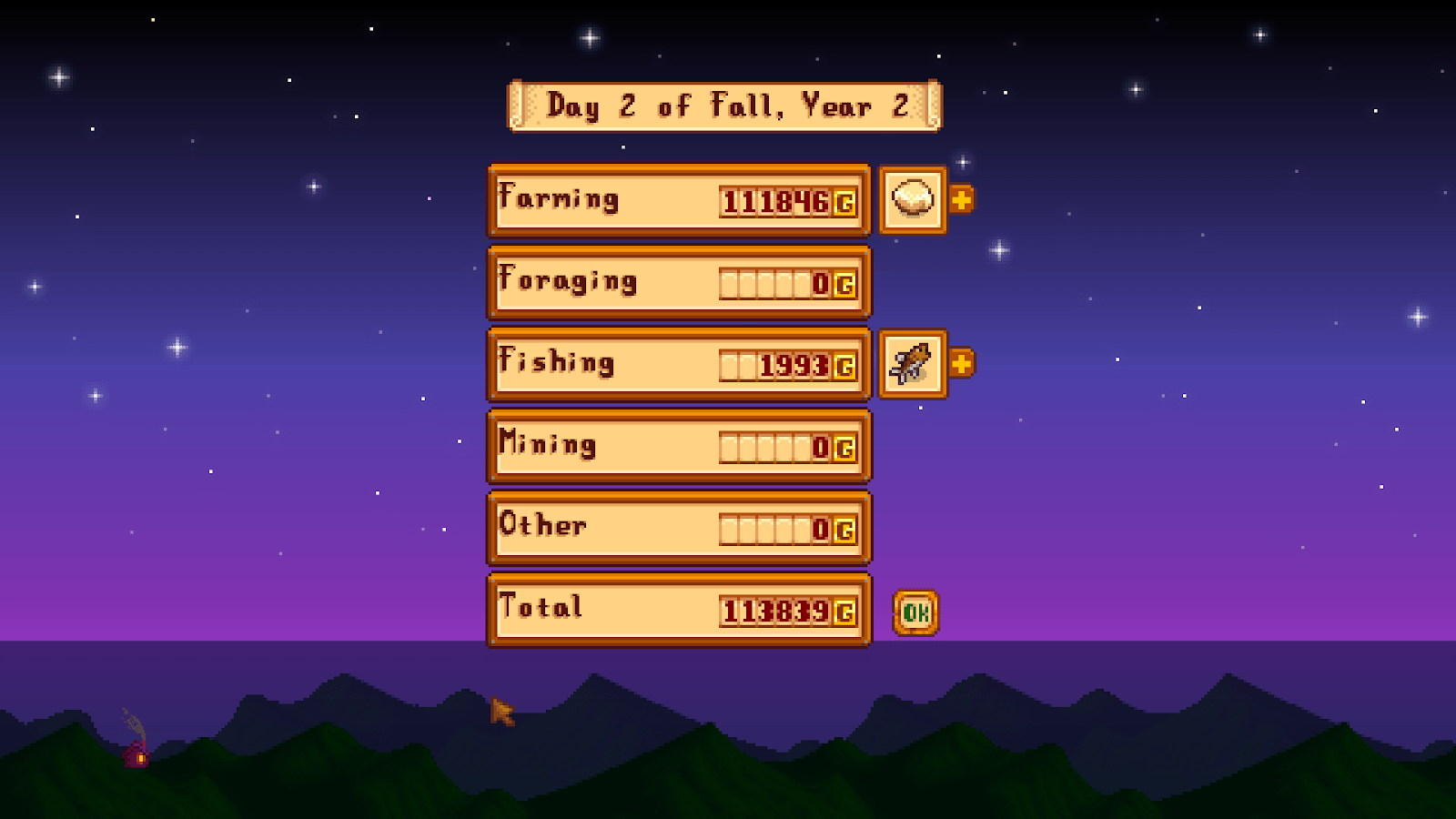Click the Mining category panel
The height and width of the screenshot is (819, 1456).
click(679, 445)
